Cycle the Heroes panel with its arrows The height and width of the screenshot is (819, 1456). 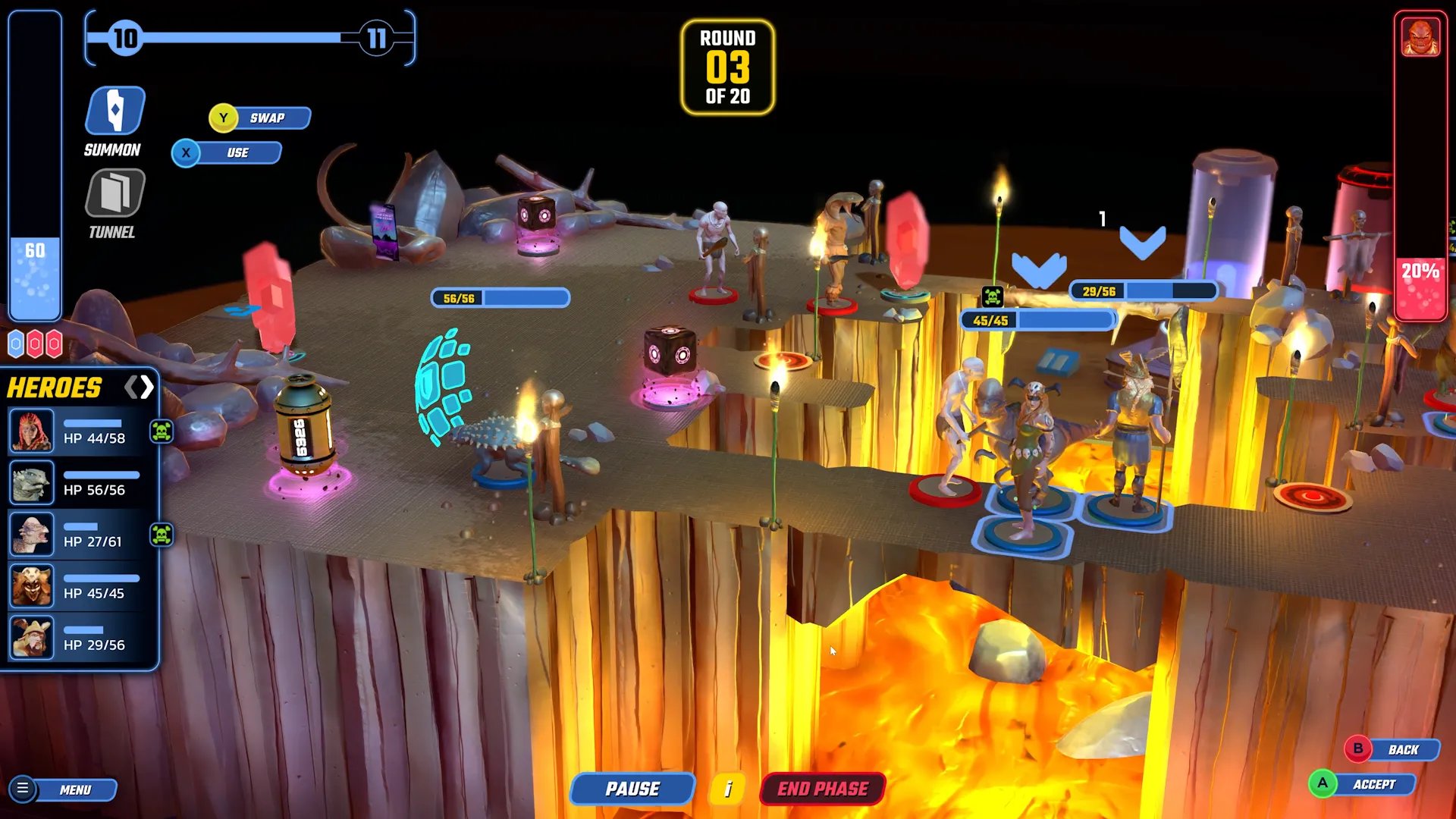[x=140, y=388]
